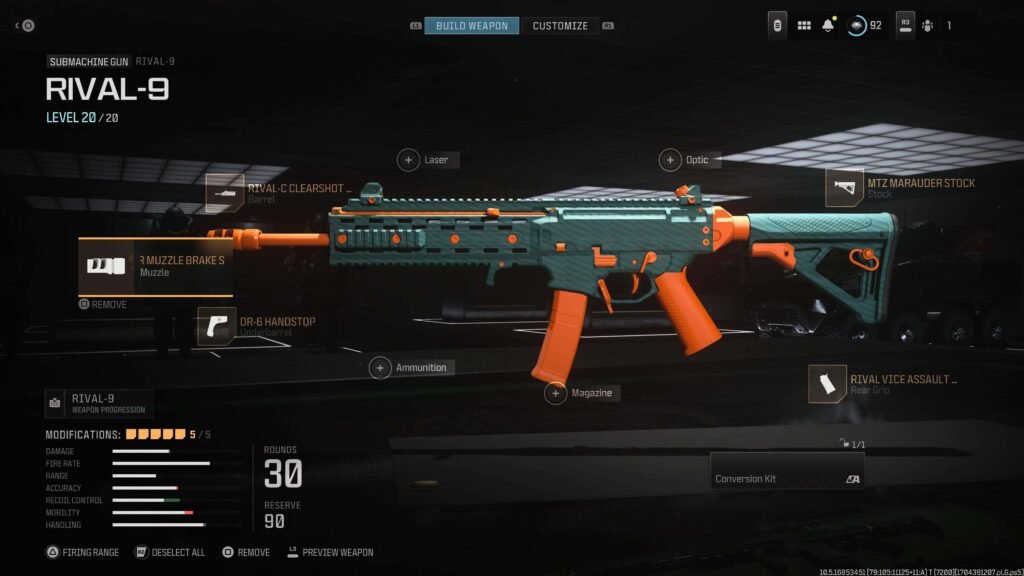Preview the weapon
The image size is (1024, 576).
334,552
